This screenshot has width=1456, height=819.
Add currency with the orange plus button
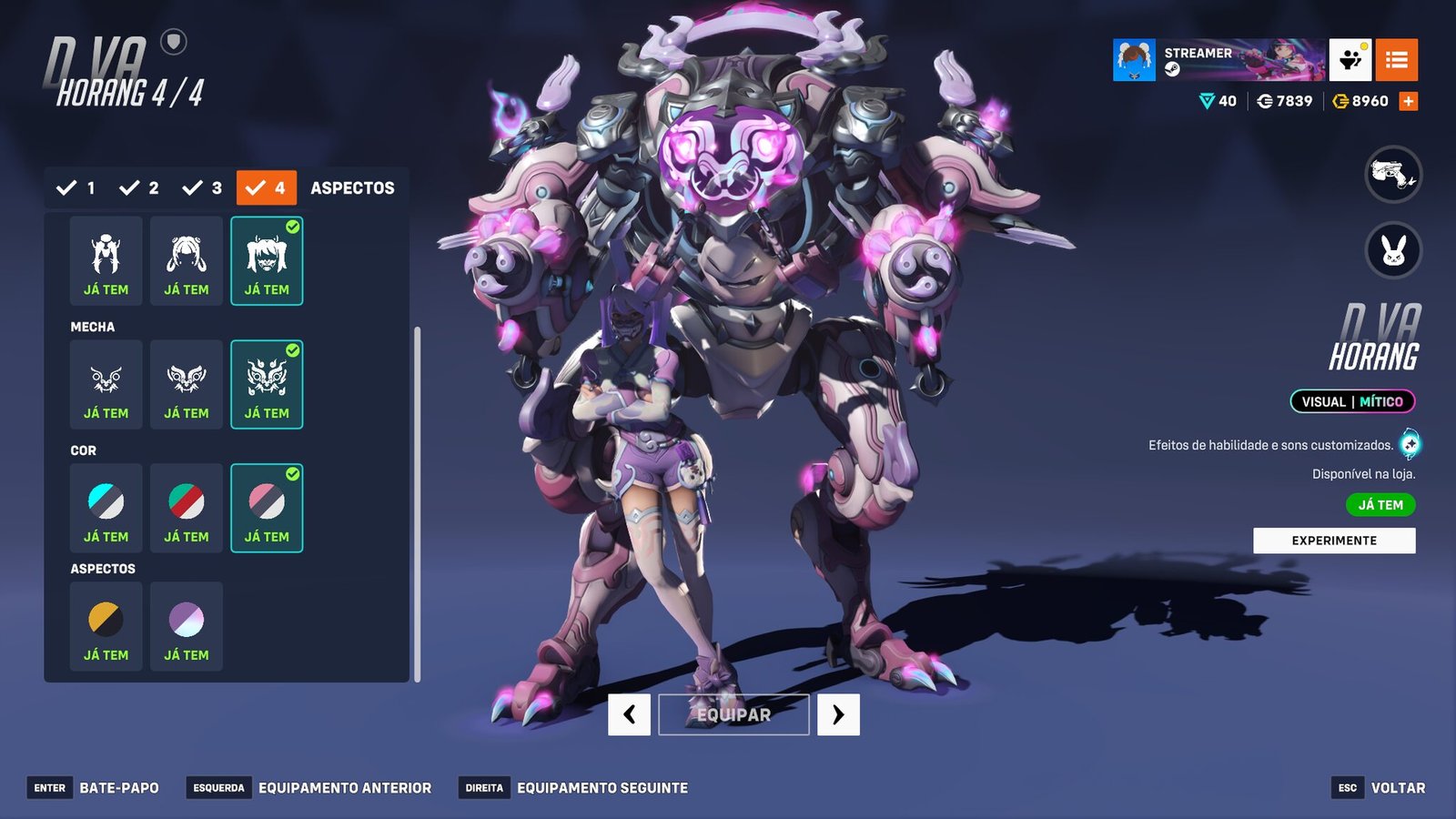click(x=1409, y=101)
